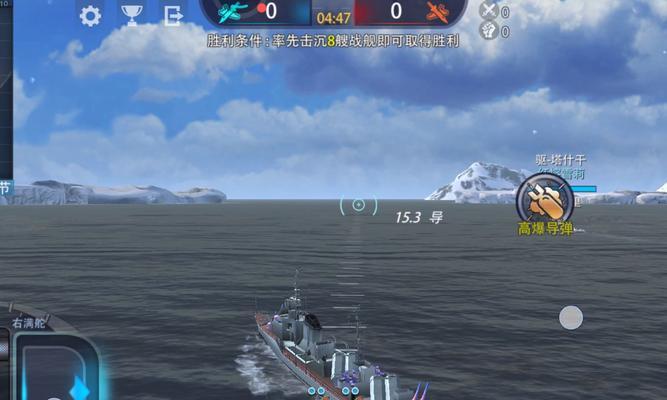Tap the exit battle icon
Viewport: 667px width, 400px height.
coord(173,15)
